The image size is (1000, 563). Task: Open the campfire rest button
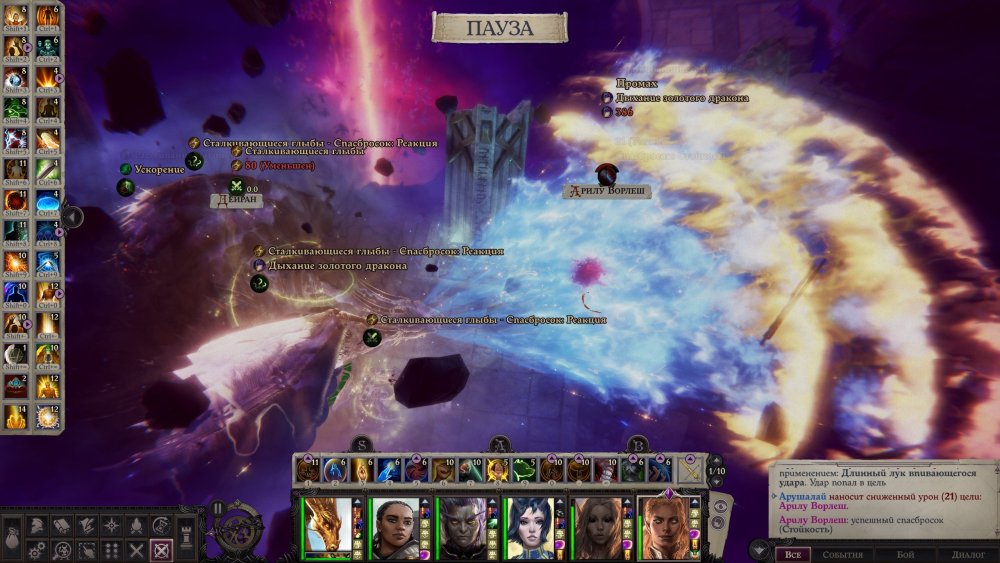click(x=134, y=525)
